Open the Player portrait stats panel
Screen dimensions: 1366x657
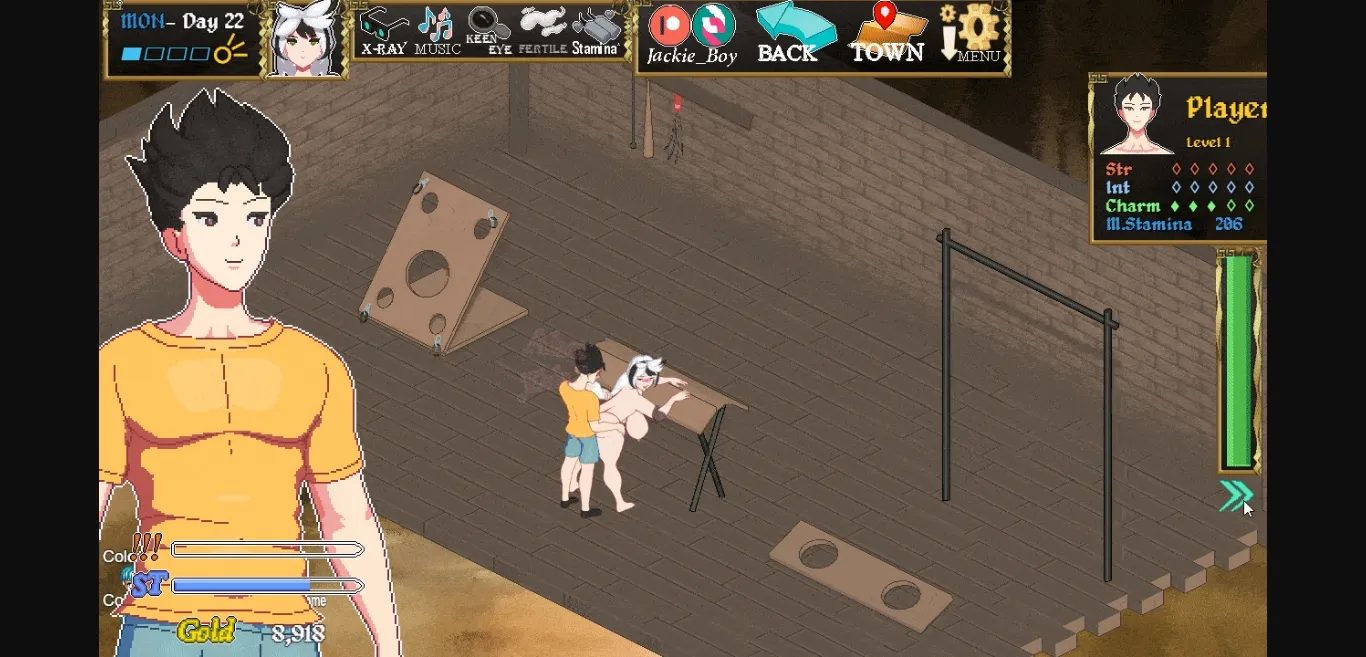coord(1136,114)
